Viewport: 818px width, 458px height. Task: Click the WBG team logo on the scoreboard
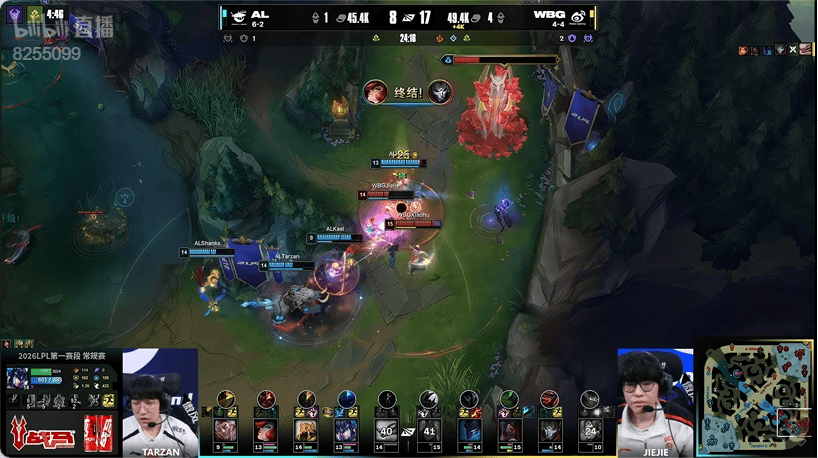pos(577,17)
